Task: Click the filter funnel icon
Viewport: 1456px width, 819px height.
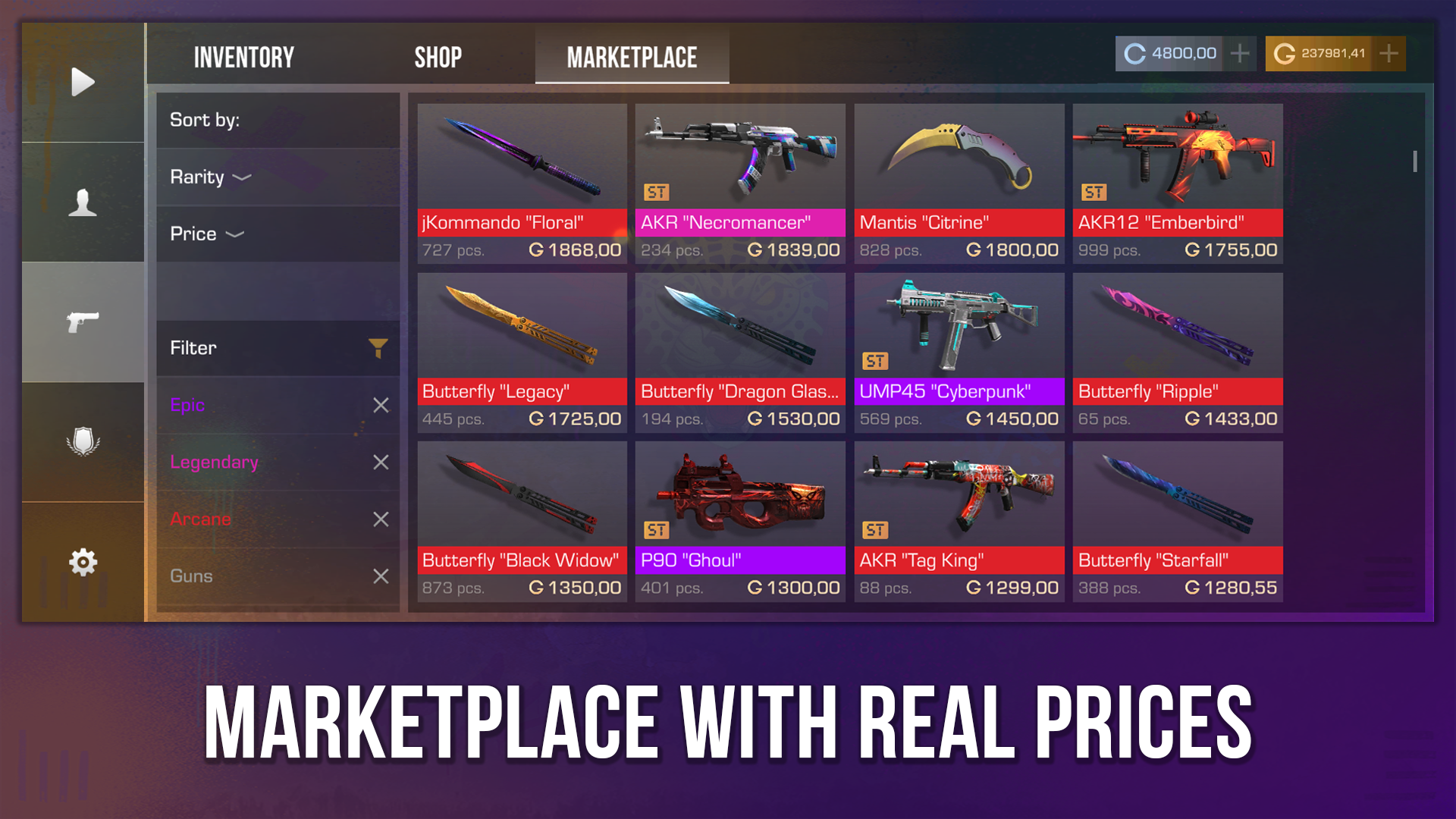Action: tap(377, 348)
